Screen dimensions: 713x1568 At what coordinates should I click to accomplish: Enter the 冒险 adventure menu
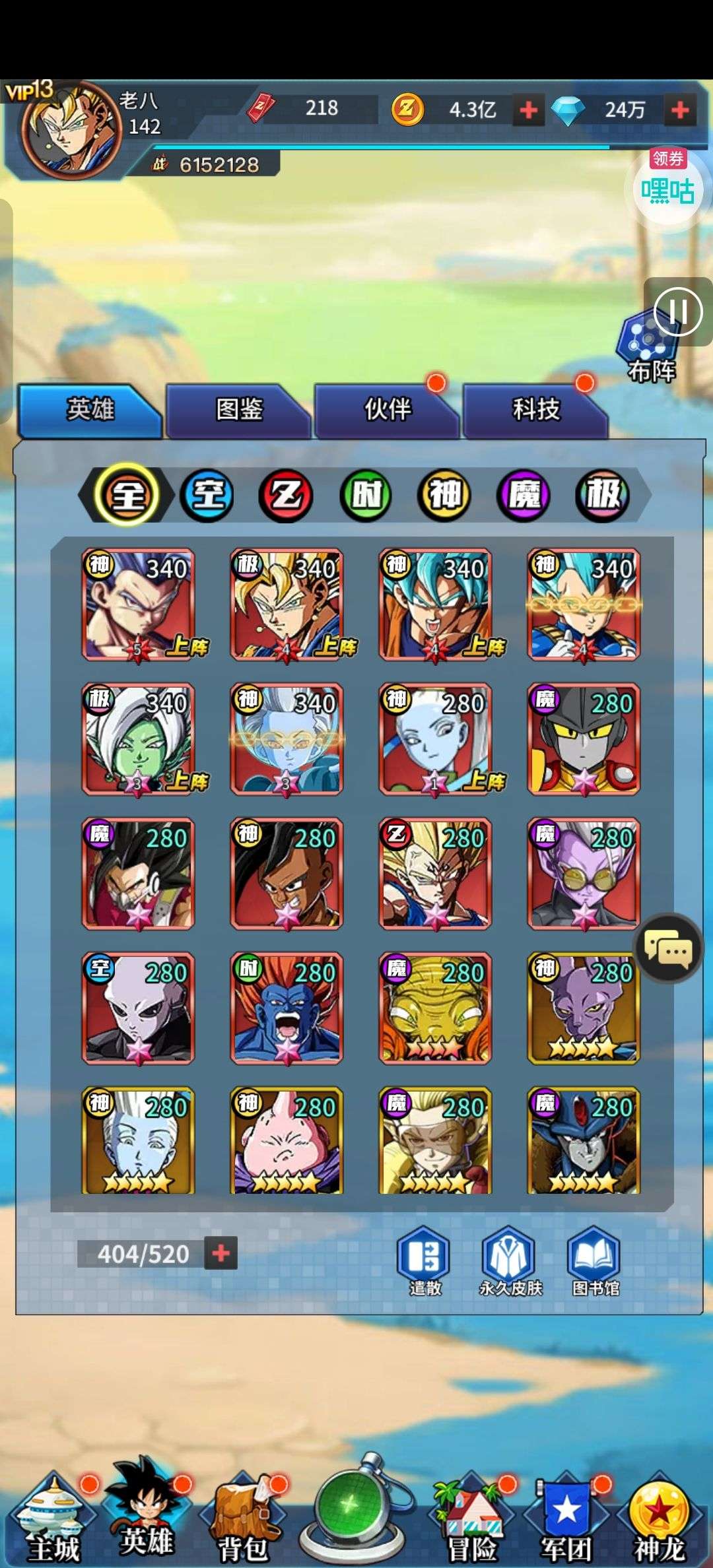(x=471, y=1524)
